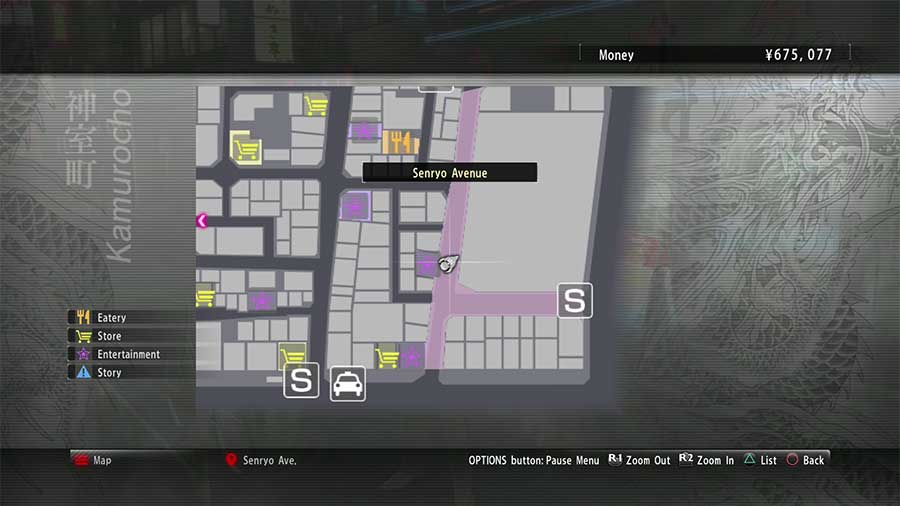Select the Eatery entry in the map legend
Image resolution: width=900 pixels, height=506 pixels.
click(110, 318)
